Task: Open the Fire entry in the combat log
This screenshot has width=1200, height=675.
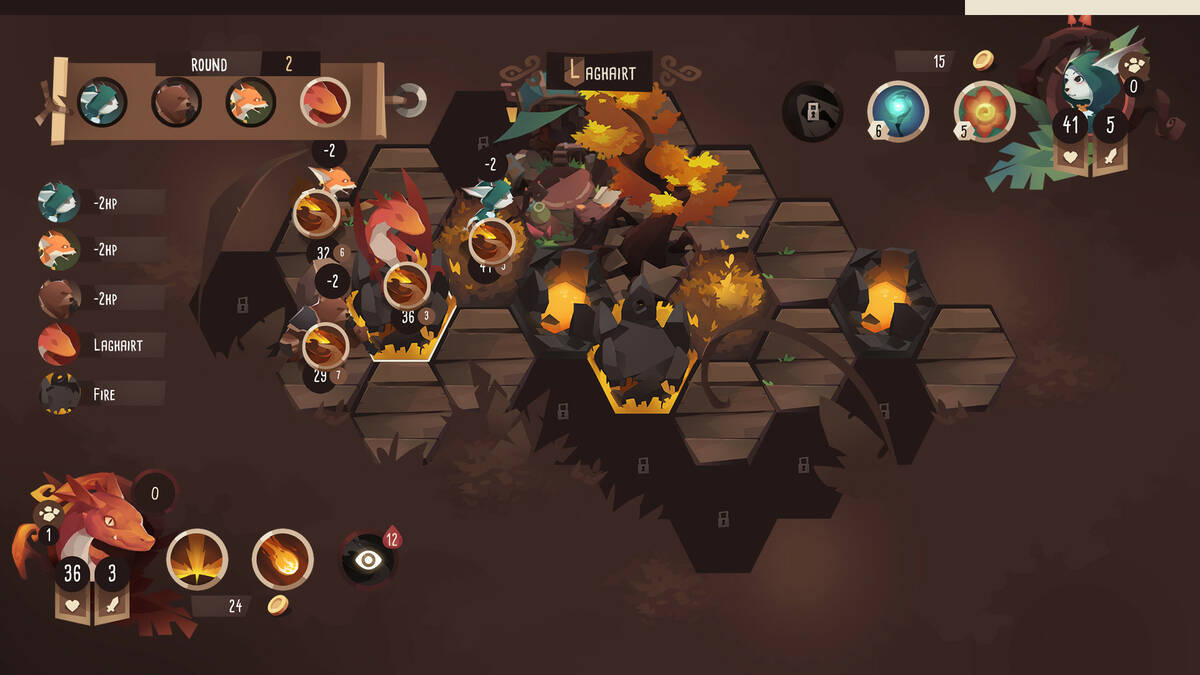Action: pos(100,394)
